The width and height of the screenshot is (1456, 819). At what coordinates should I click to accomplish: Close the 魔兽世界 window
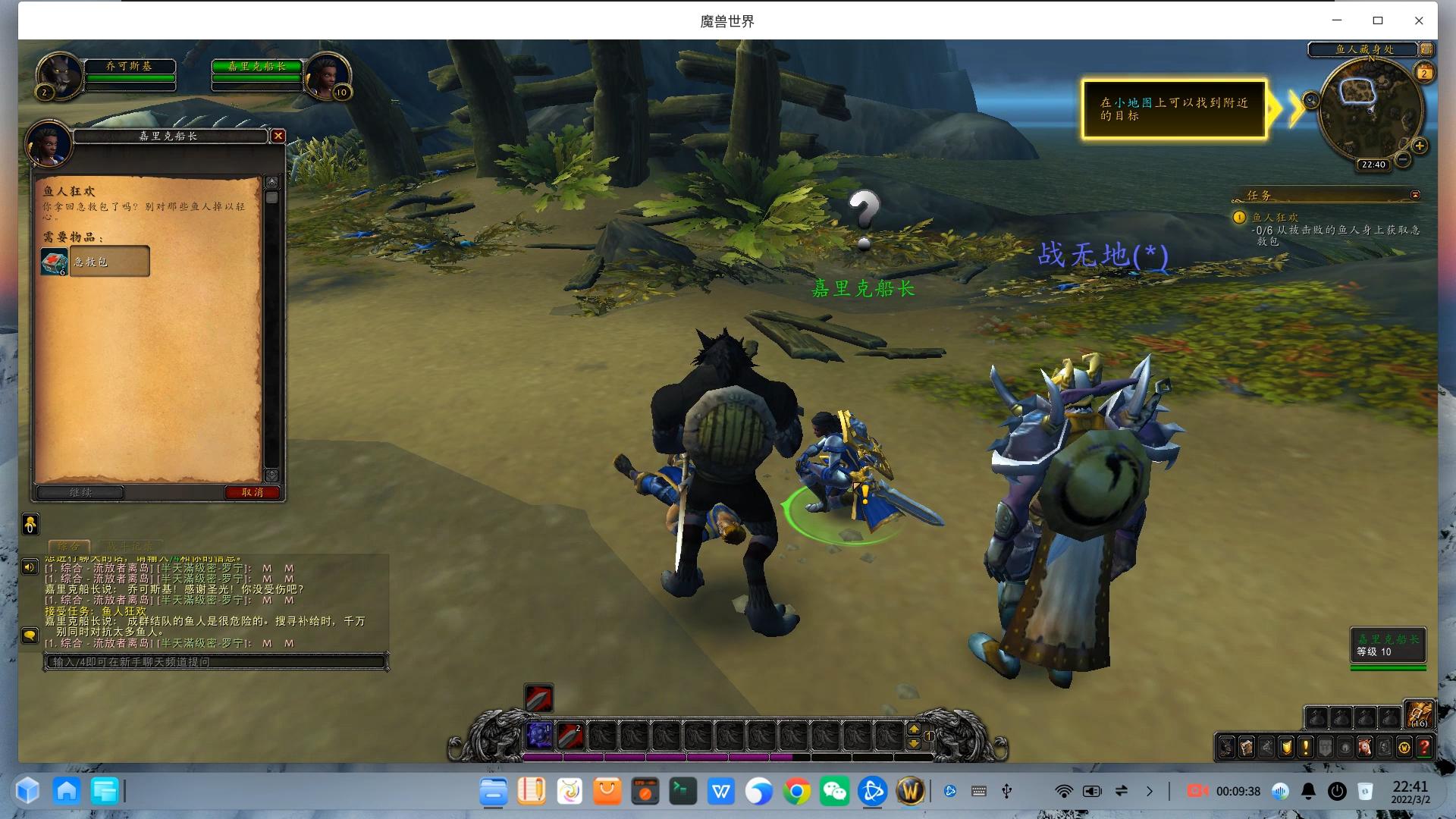pyautogui.click(x=1419, y=20)
